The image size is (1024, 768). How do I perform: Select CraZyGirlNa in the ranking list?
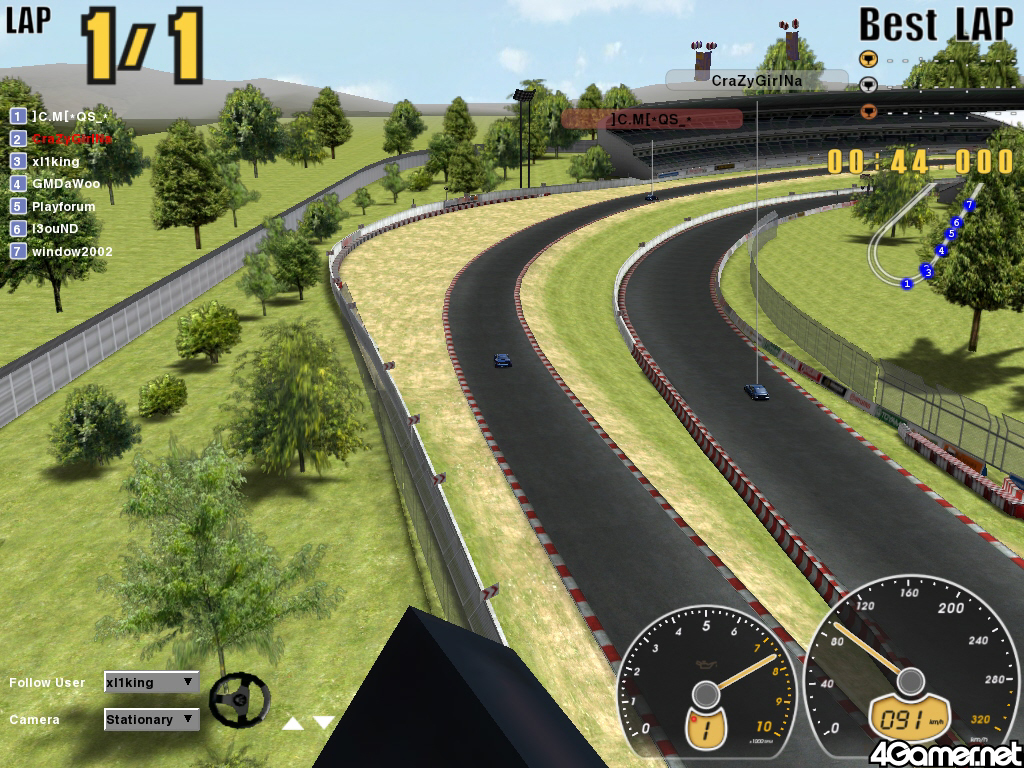tap(71, 139)
